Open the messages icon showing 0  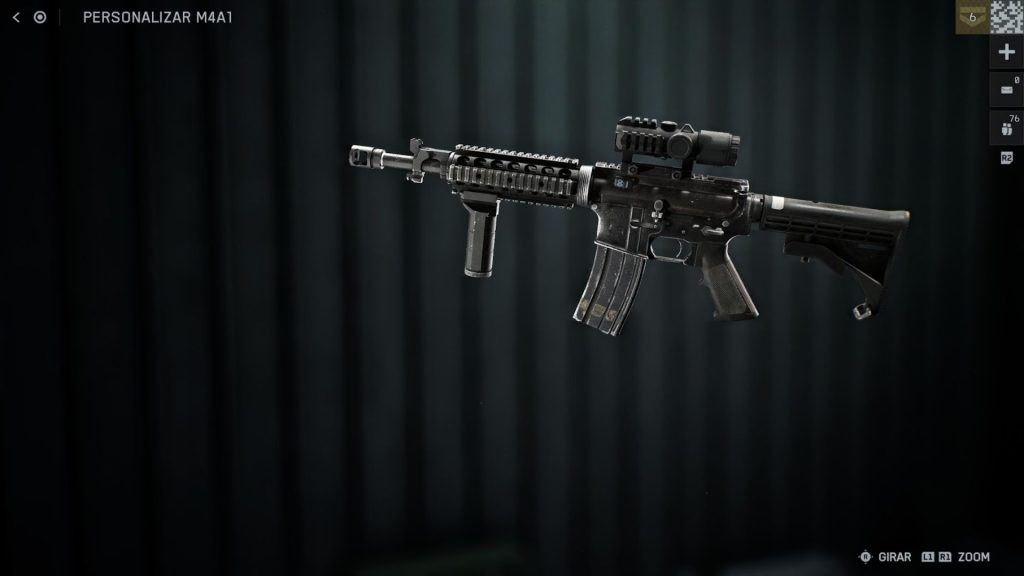(1006, 90)
